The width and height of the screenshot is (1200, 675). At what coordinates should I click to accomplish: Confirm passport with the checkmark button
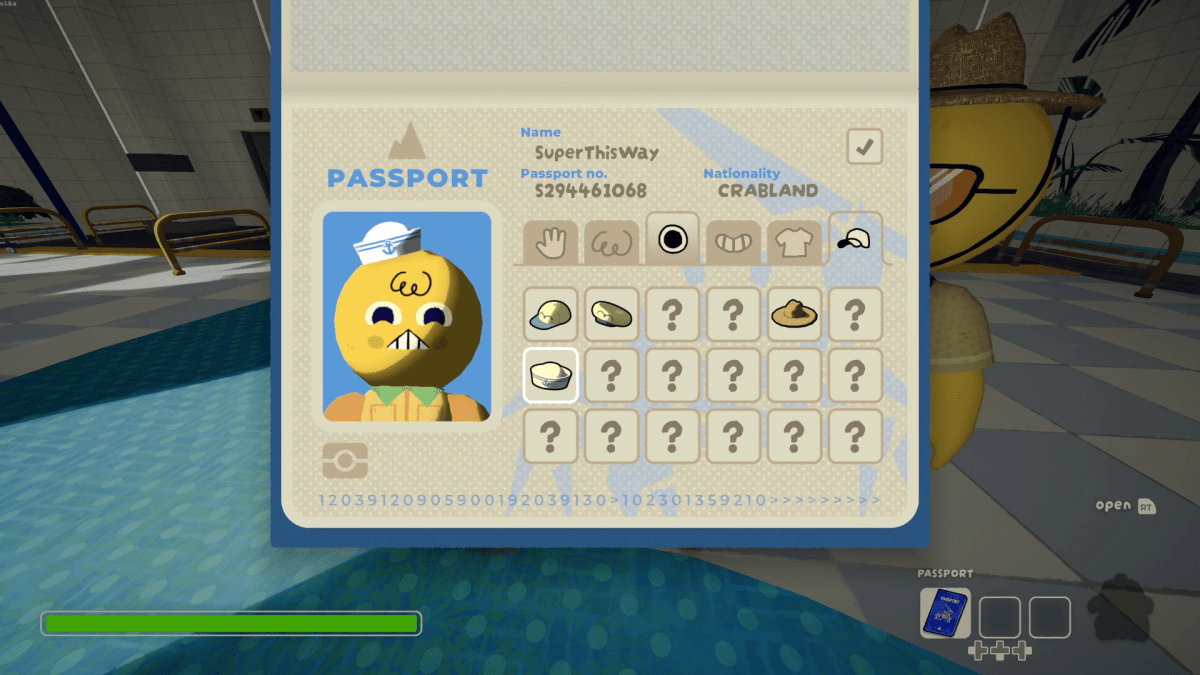click(x=864, y=147)
